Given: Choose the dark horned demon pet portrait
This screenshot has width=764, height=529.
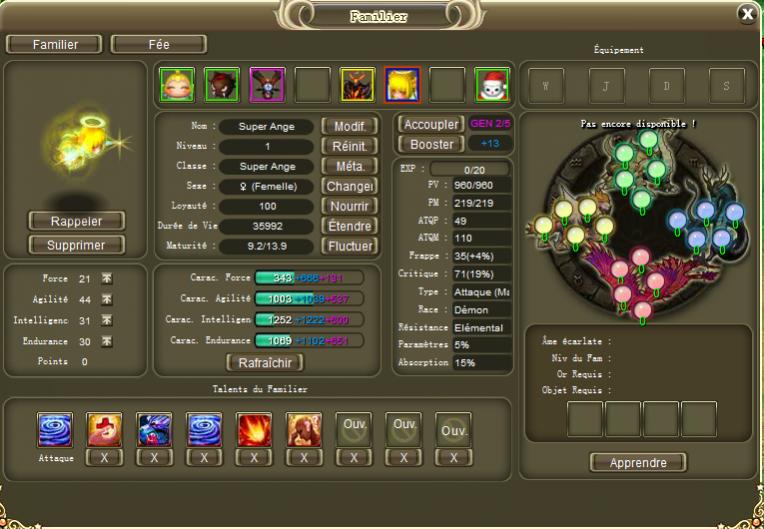Looking at the screenshot, I should pos(357,85).
